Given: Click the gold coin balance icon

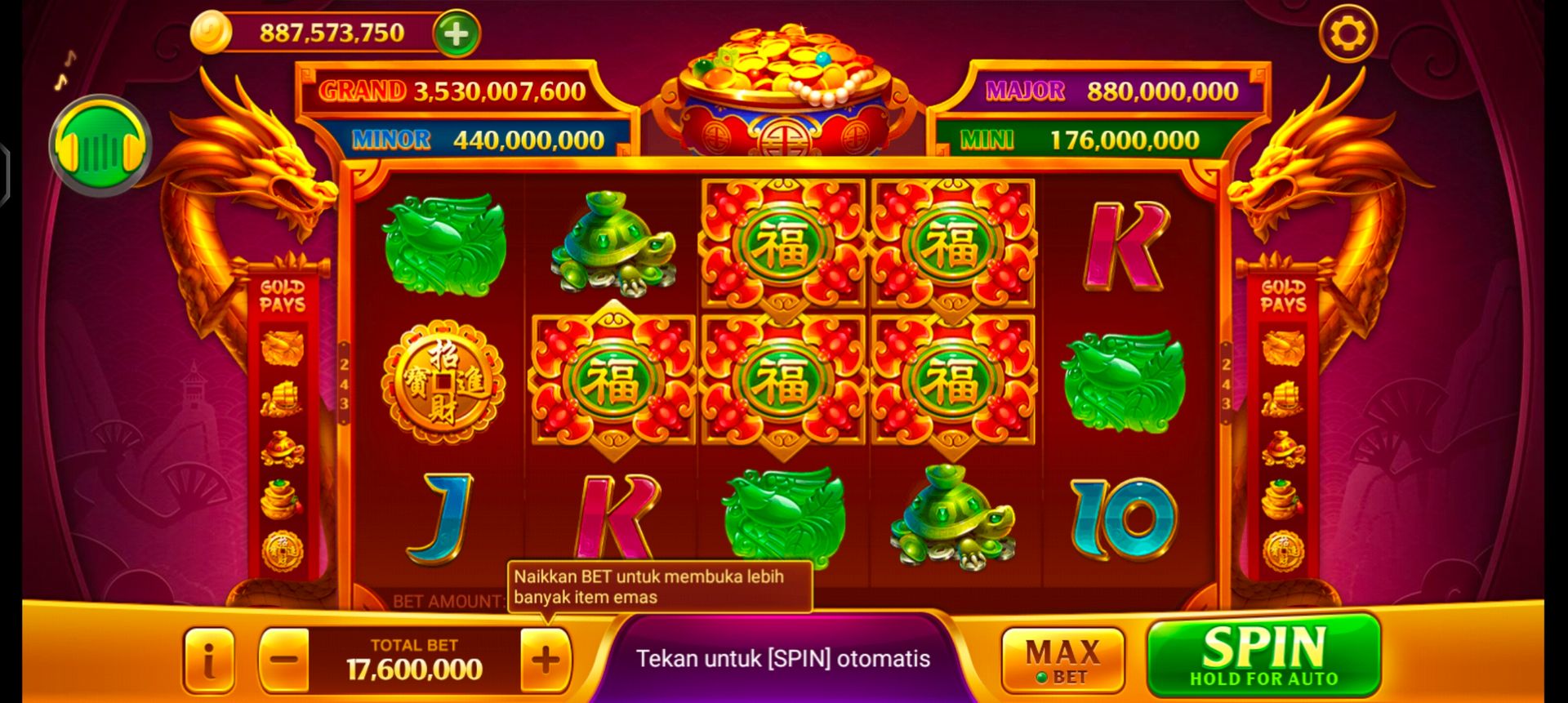Looking at the screenshot, I should pyautogui.click(x=212, y=31).
